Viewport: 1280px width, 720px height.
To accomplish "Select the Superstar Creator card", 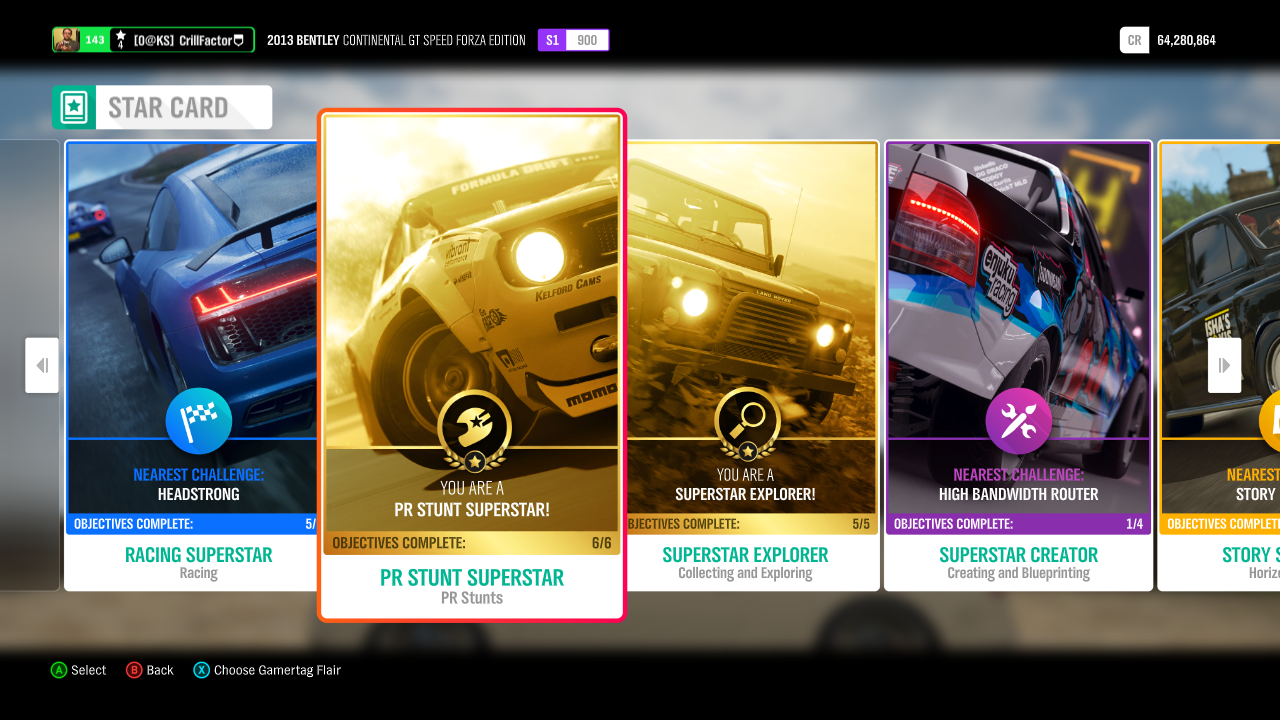I will [x=1018, y=365].
